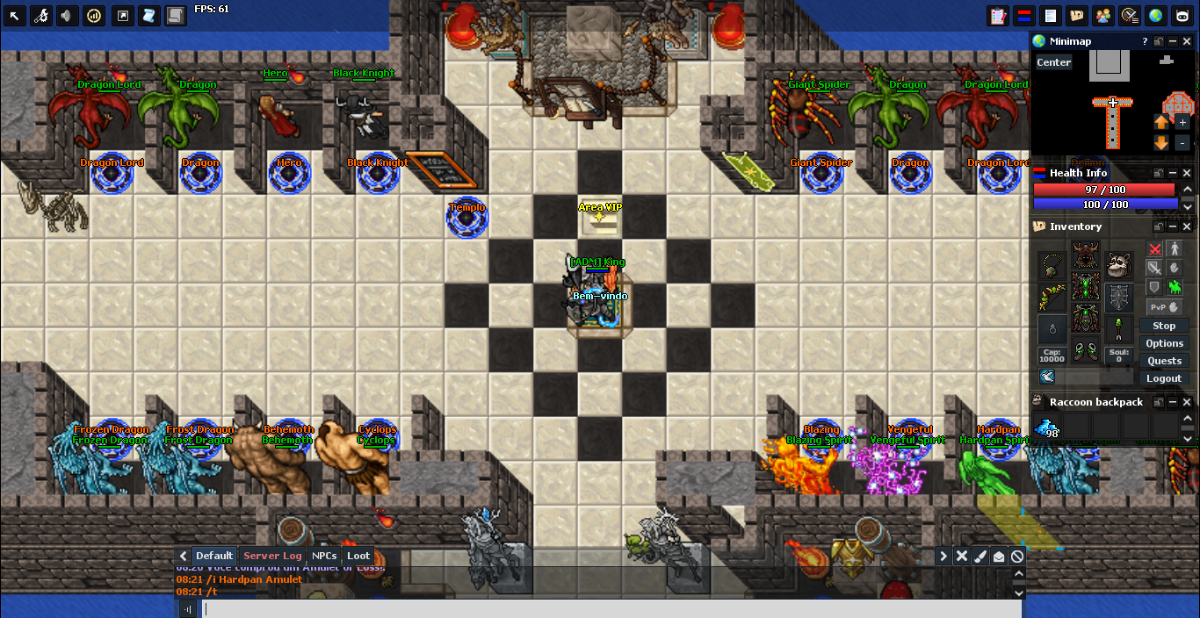This screenshot has width=1200, height=618.
Task: Select the bow weapon slot
Action: coord(1052,296)
